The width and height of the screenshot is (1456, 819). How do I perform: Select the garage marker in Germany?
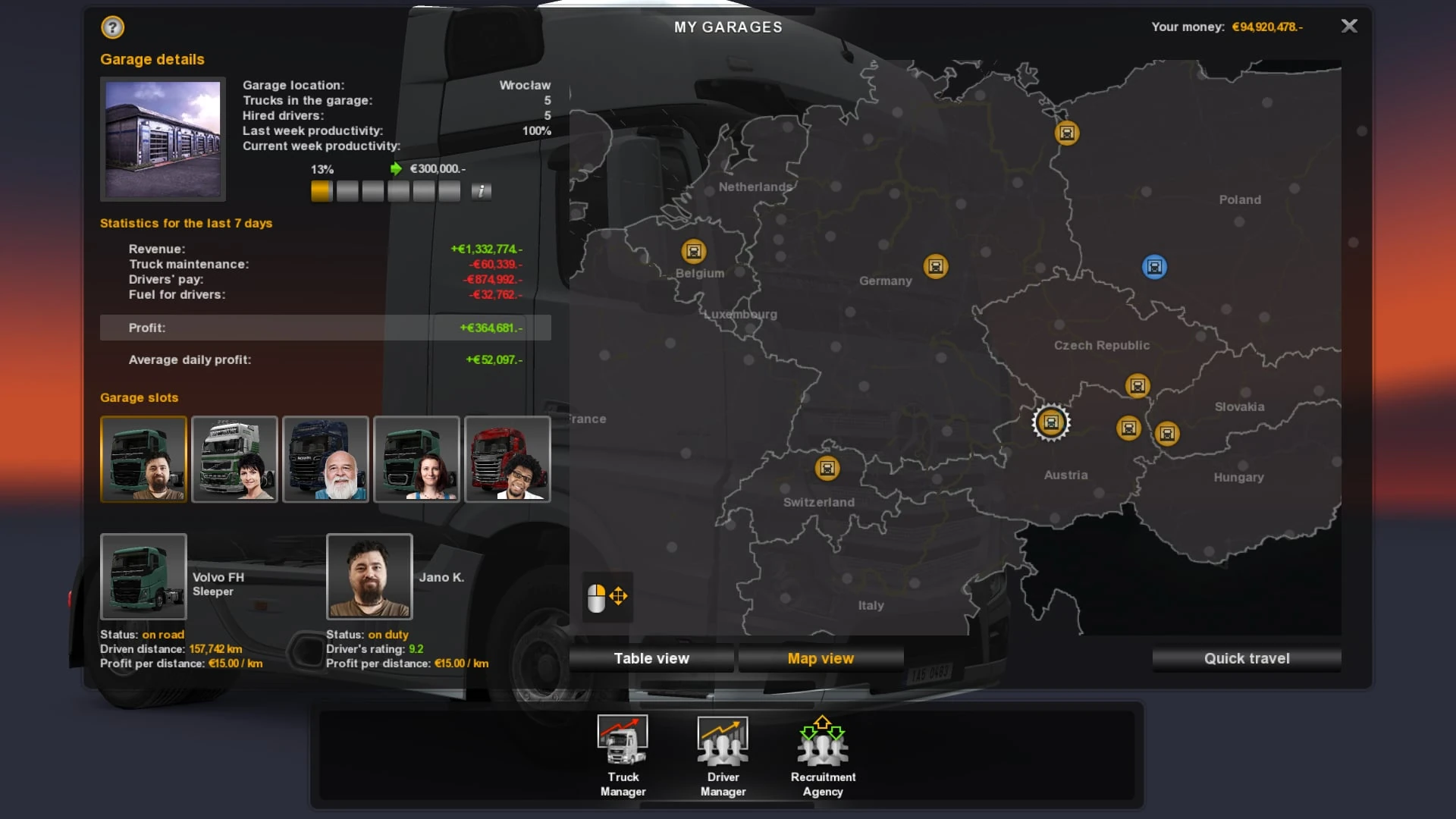tap(936, 266)
